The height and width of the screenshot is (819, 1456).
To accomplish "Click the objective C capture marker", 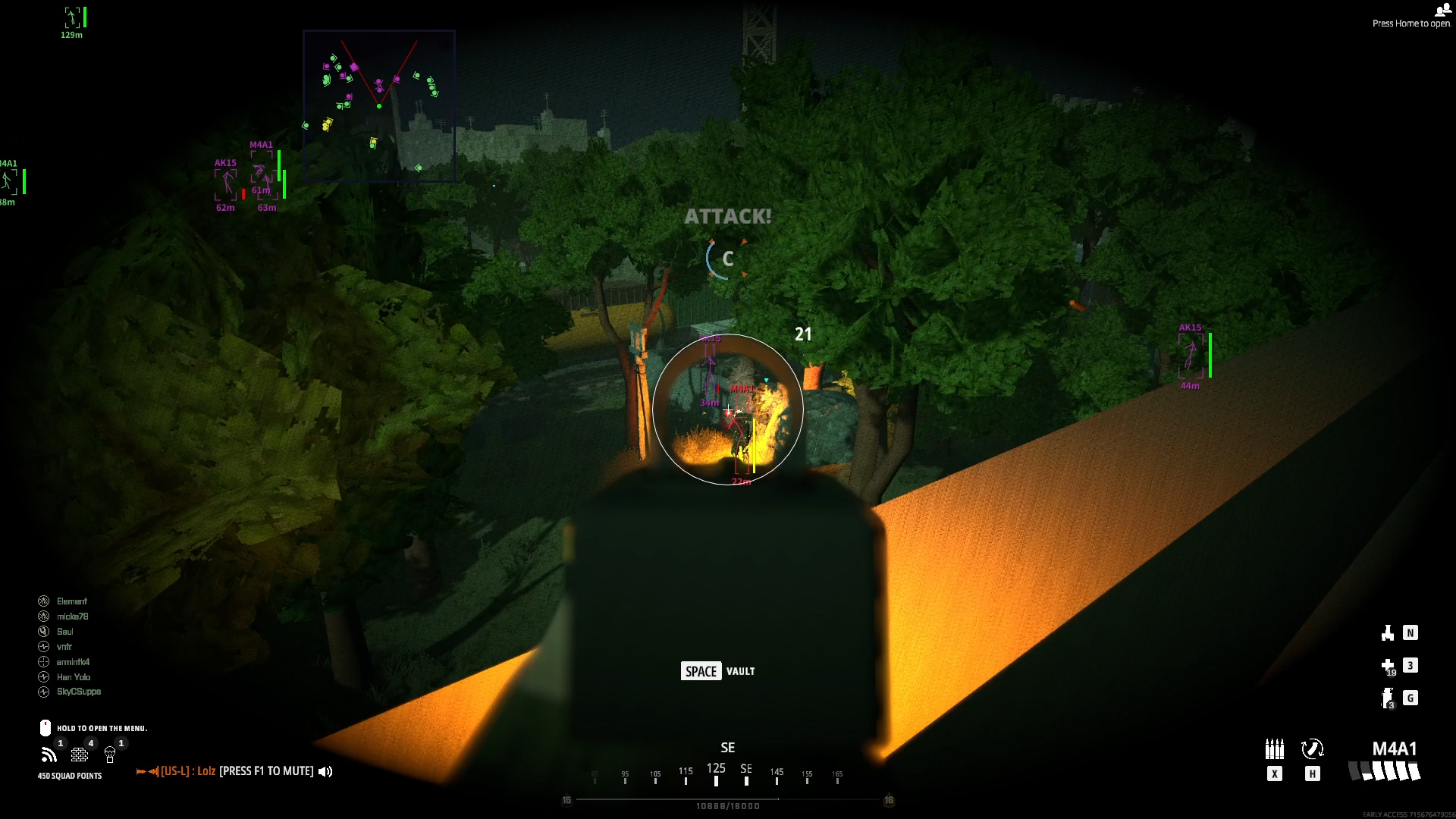I will point(727,259).
